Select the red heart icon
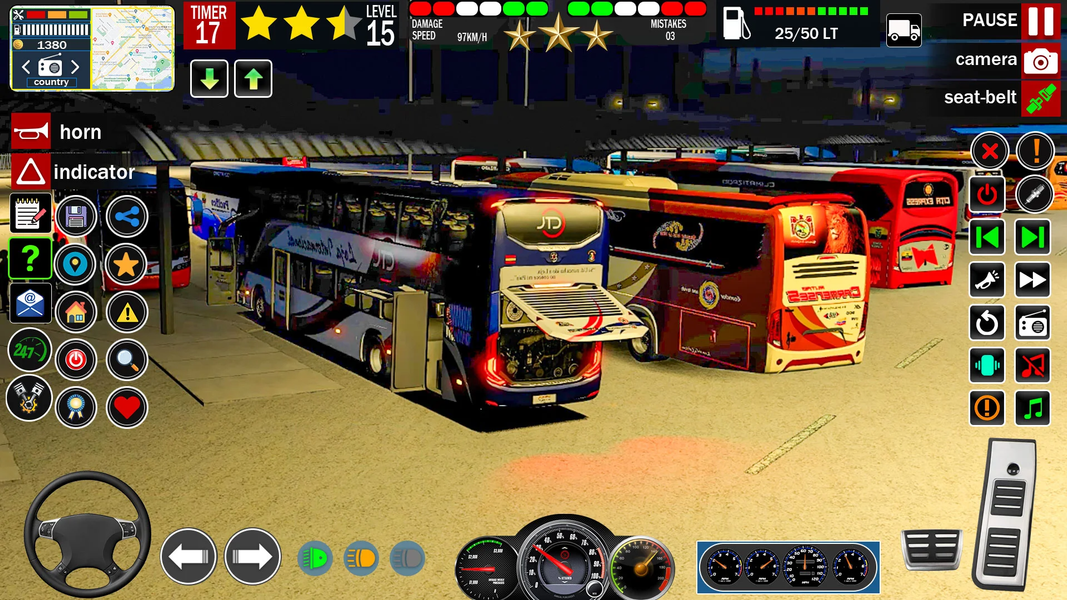This screenshot has width=1067, height=600. (126, 407)
